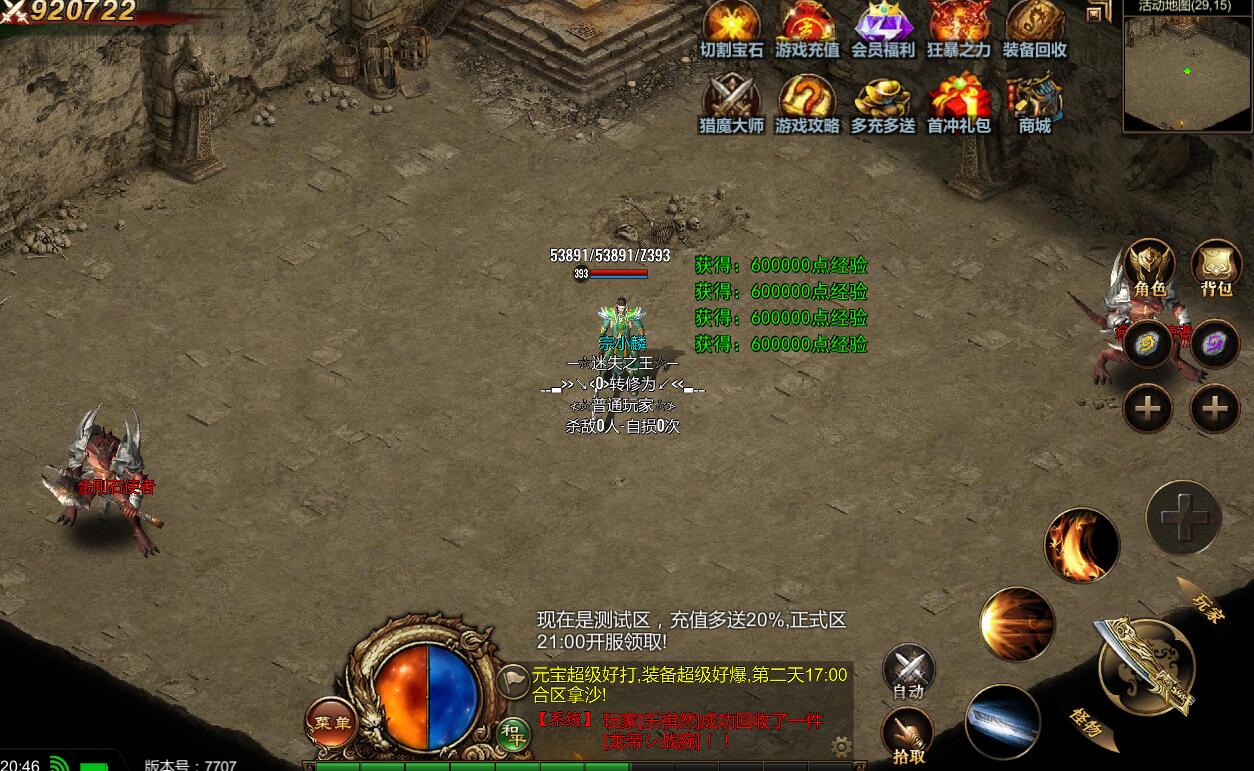This screenshot has height=771, width=1254.
Task: Use the main sword attack button
Action: [1146, 666]
